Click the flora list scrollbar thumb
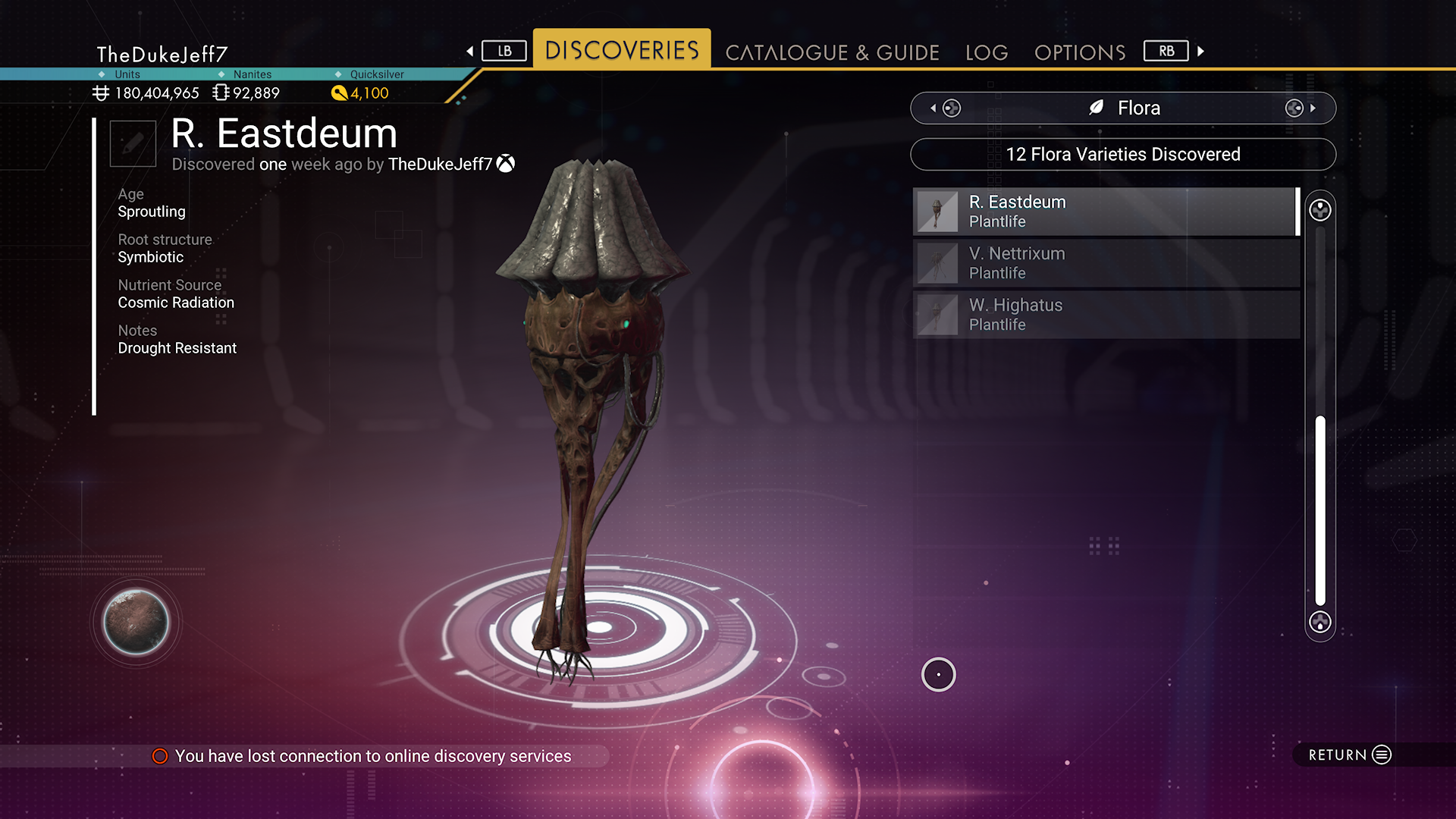1456x819 pixels. [1320, 510]
